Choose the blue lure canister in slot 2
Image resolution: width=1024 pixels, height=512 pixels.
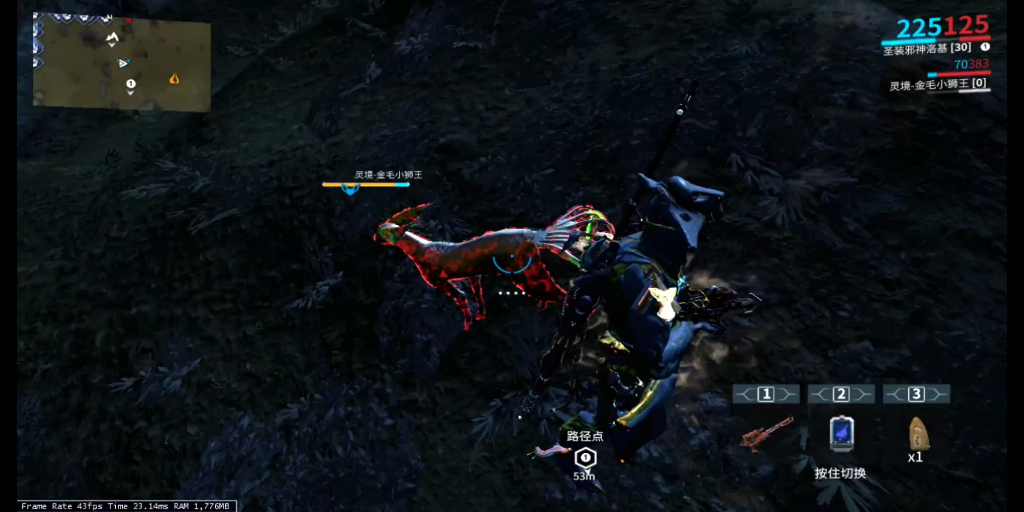point(841,433)
